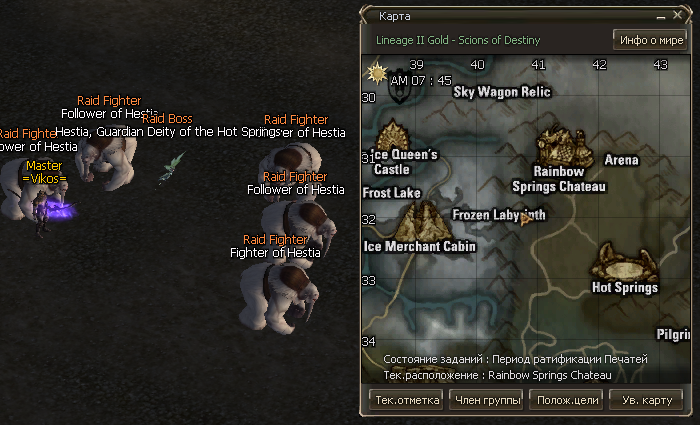The image size is (700, 425).
Task: Minimize the map window
Action: coord(662,17)
